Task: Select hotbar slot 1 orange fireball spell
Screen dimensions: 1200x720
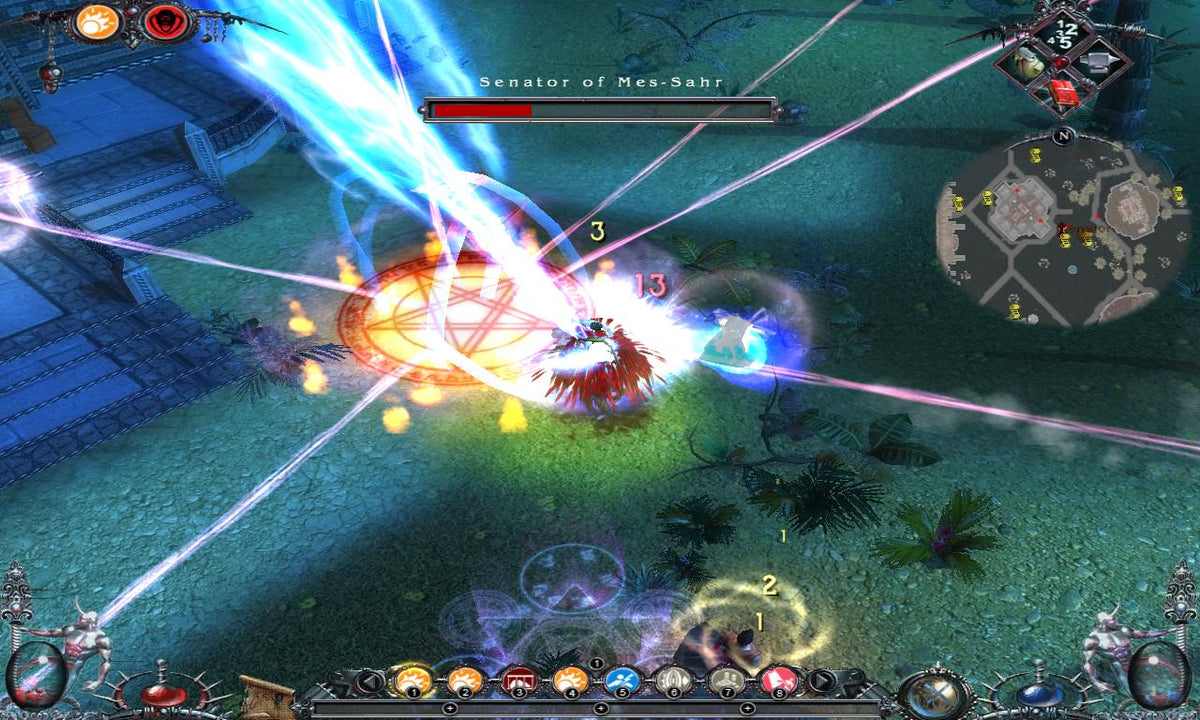Action: pos(412,682)
